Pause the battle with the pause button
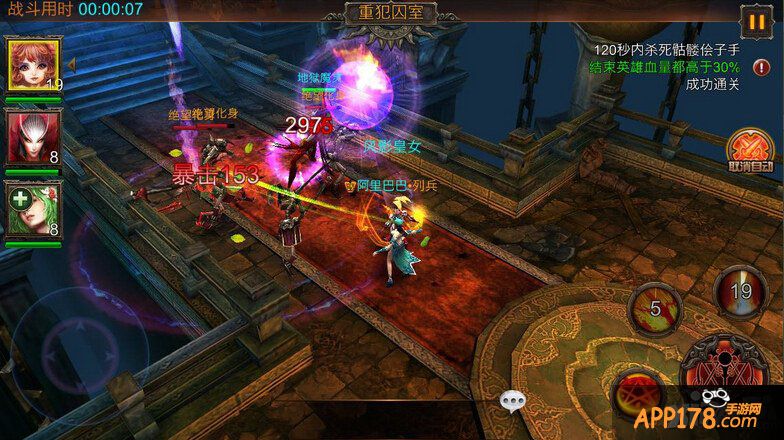 click(754, 20)
